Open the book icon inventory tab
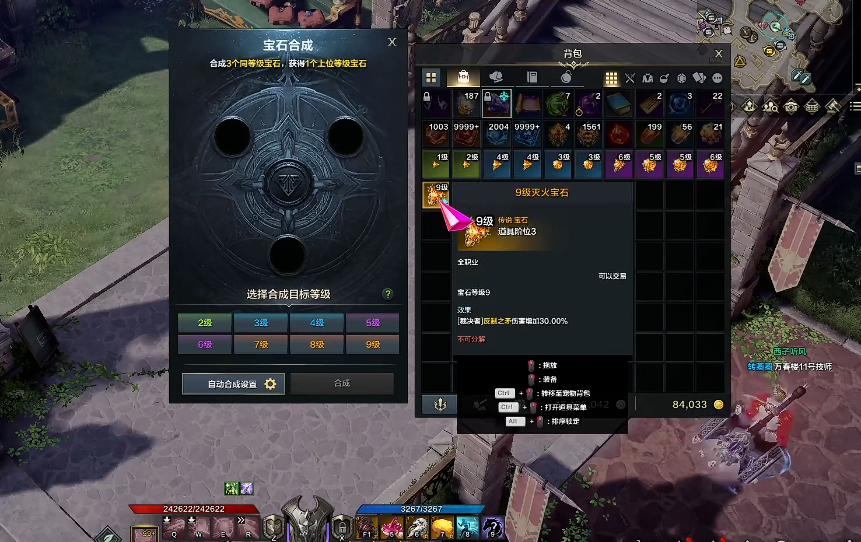 click(x=532, y=77)
